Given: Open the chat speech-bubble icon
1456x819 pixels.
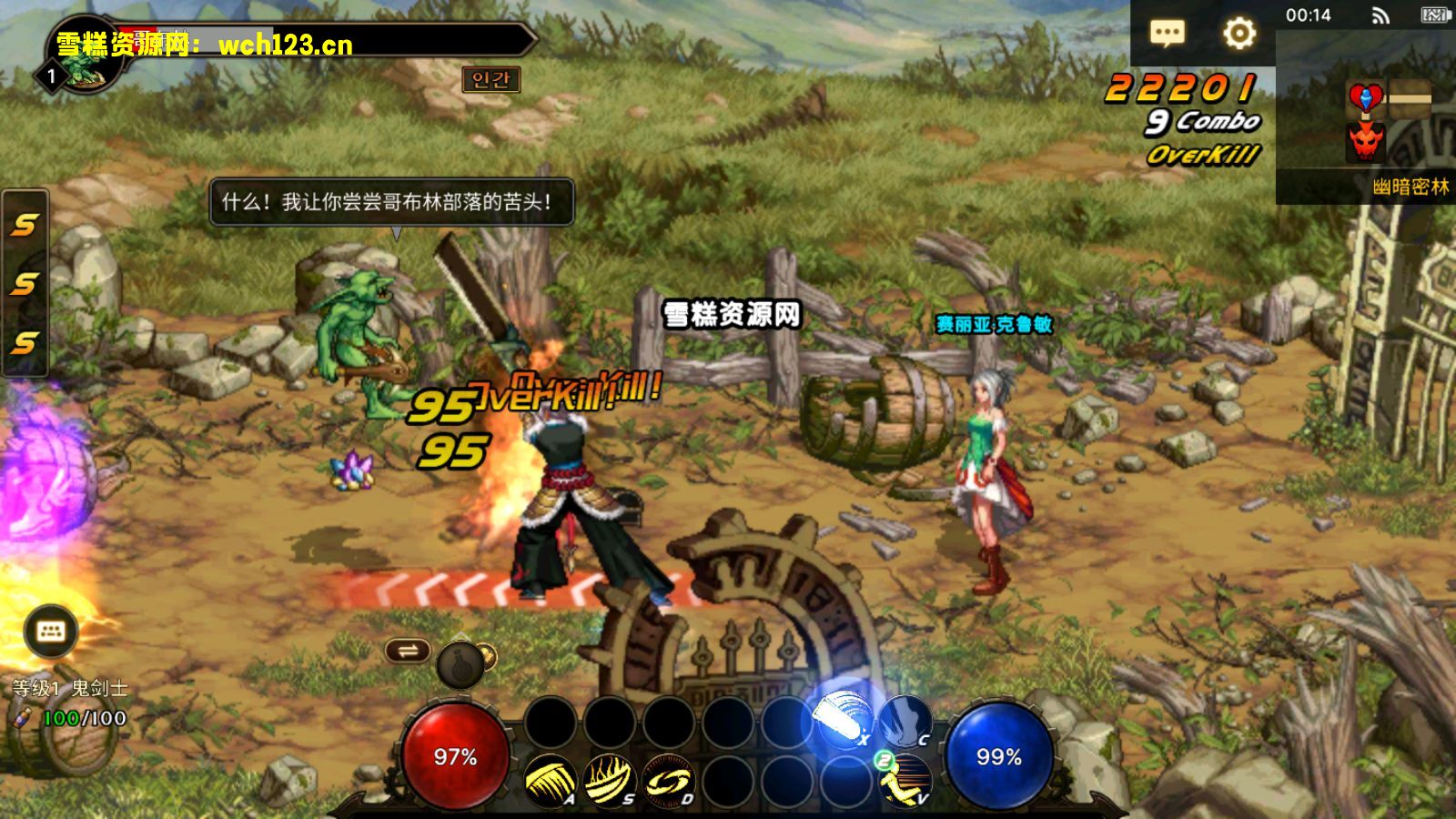Looking at the screenshot, I should 1167,34.
